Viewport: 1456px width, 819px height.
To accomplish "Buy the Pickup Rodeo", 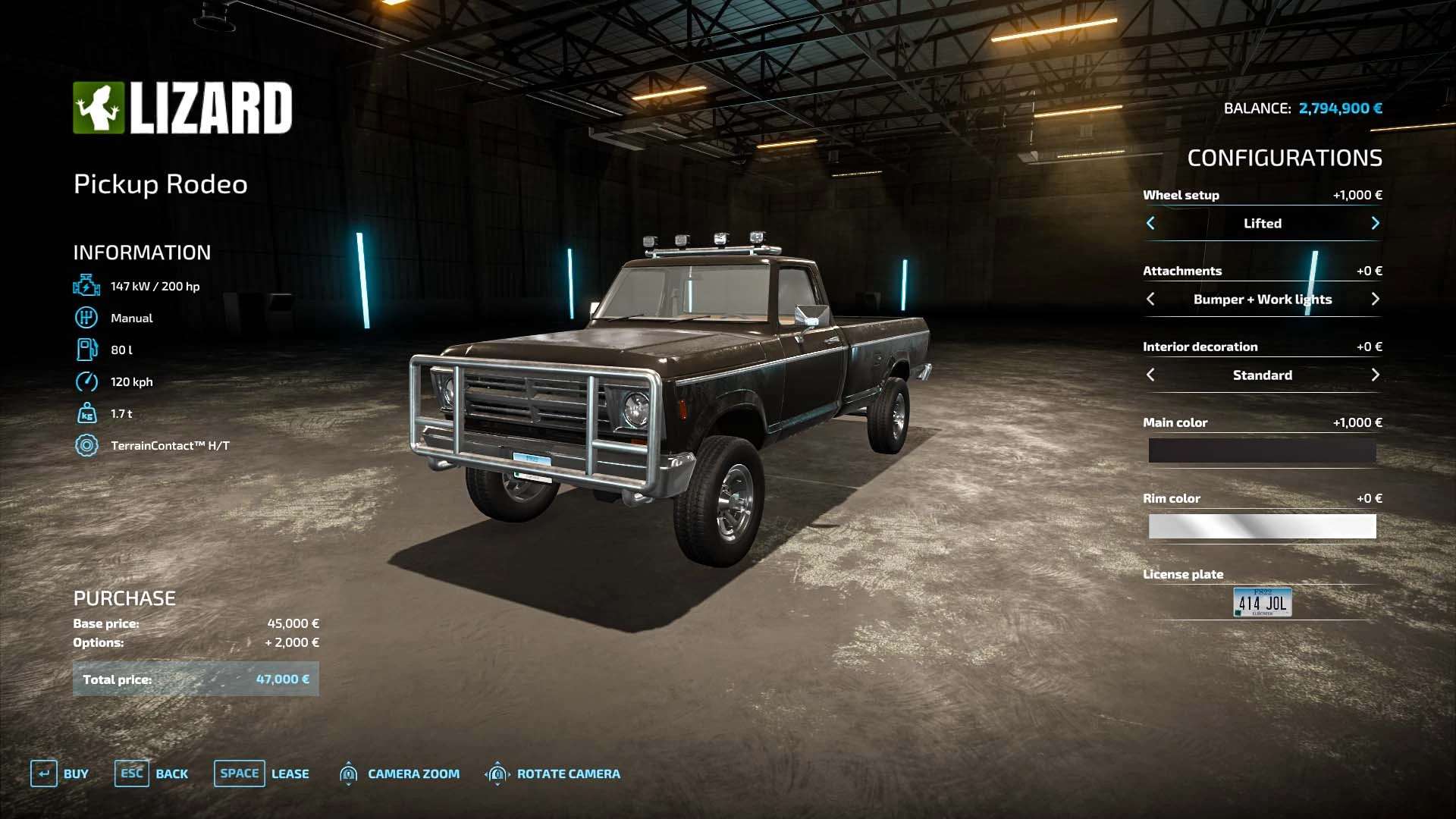I will pos(59,773).
